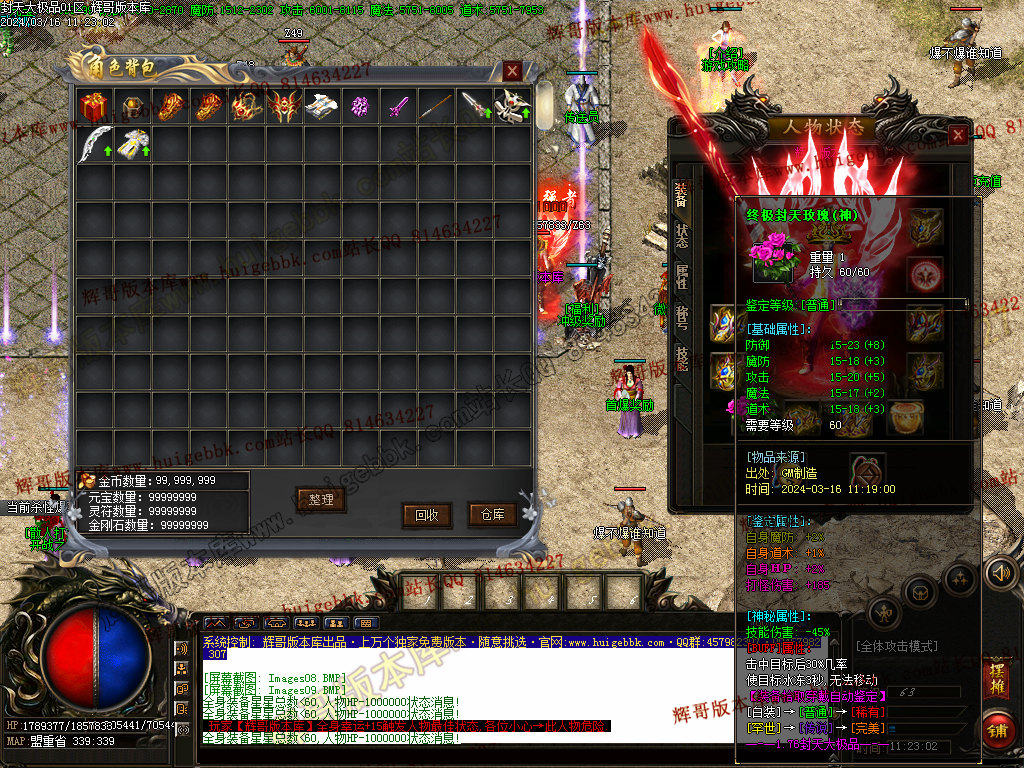1024x768 pixels.
Task: Select the stone helmet item slot
Action: coord(132,106)
